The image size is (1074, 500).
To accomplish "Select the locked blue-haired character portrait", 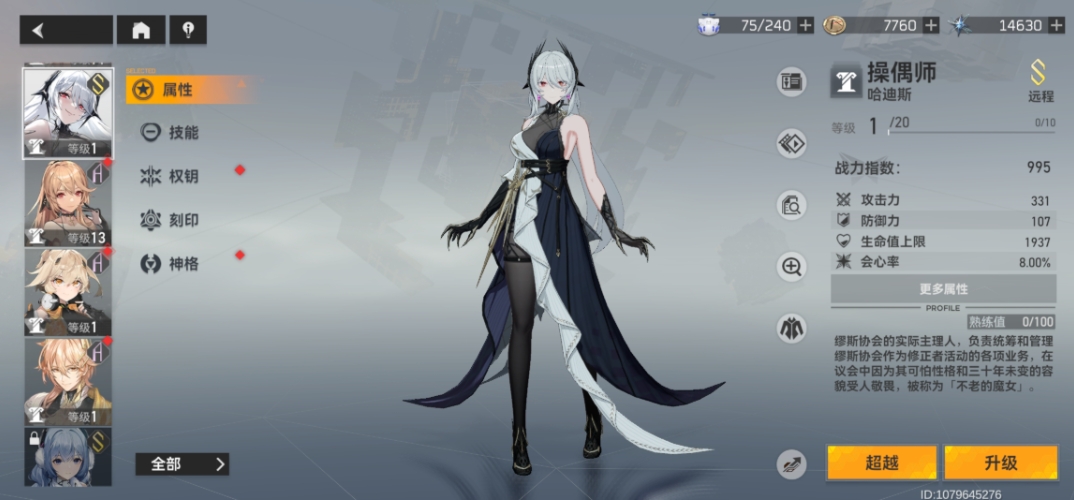I will coord(67,456).
